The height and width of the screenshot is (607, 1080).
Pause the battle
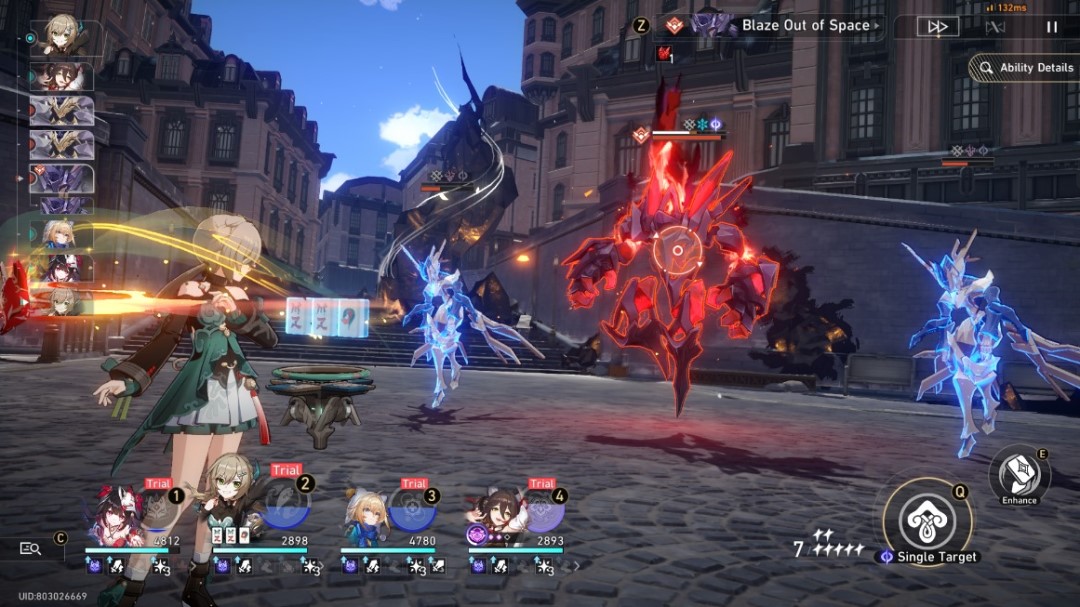coord(1052,27)
